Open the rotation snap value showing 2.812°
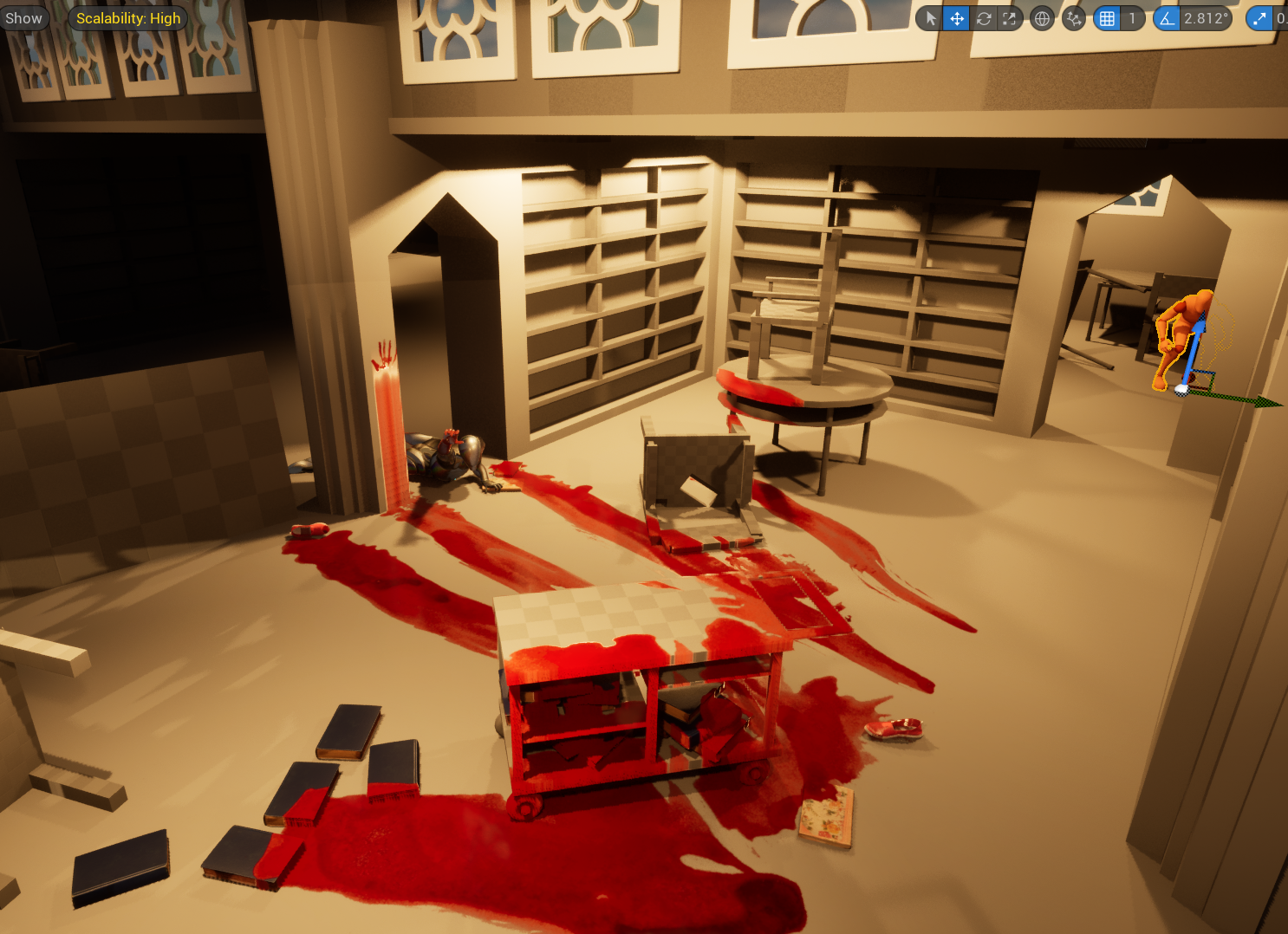This screenshot has width=1288, height=934. point(1207,18)
